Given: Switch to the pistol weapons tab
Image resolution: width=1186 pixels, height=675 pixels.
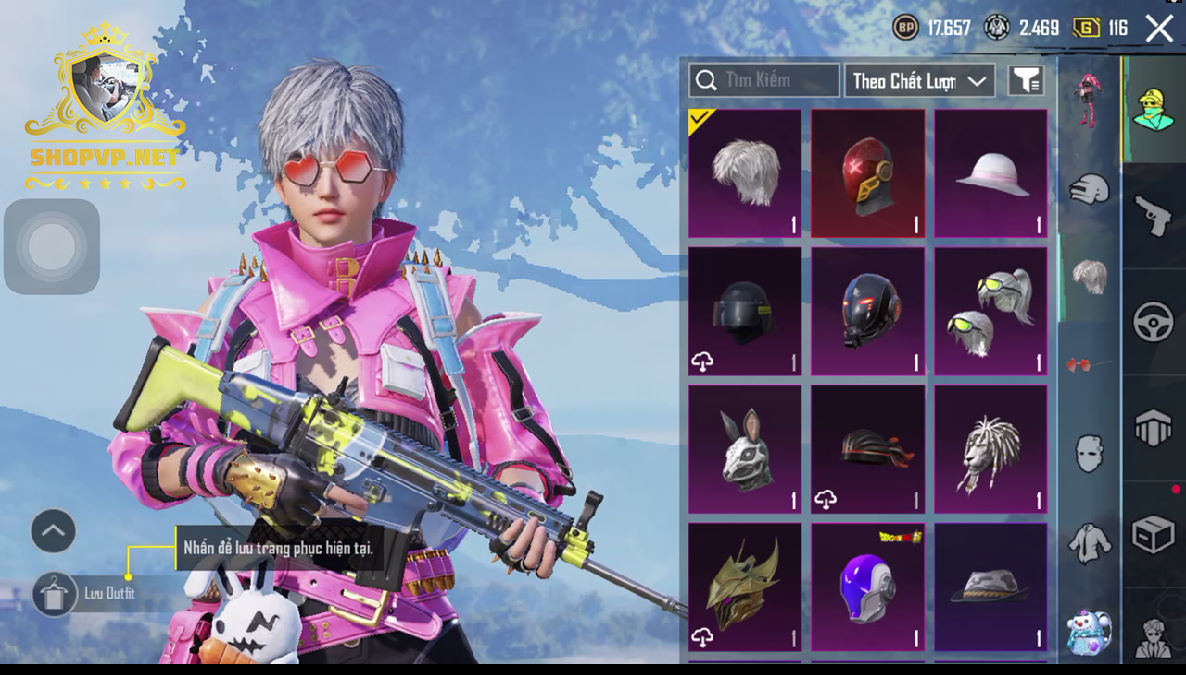Looking at the screenshot, I should (x=1153, y=215).
